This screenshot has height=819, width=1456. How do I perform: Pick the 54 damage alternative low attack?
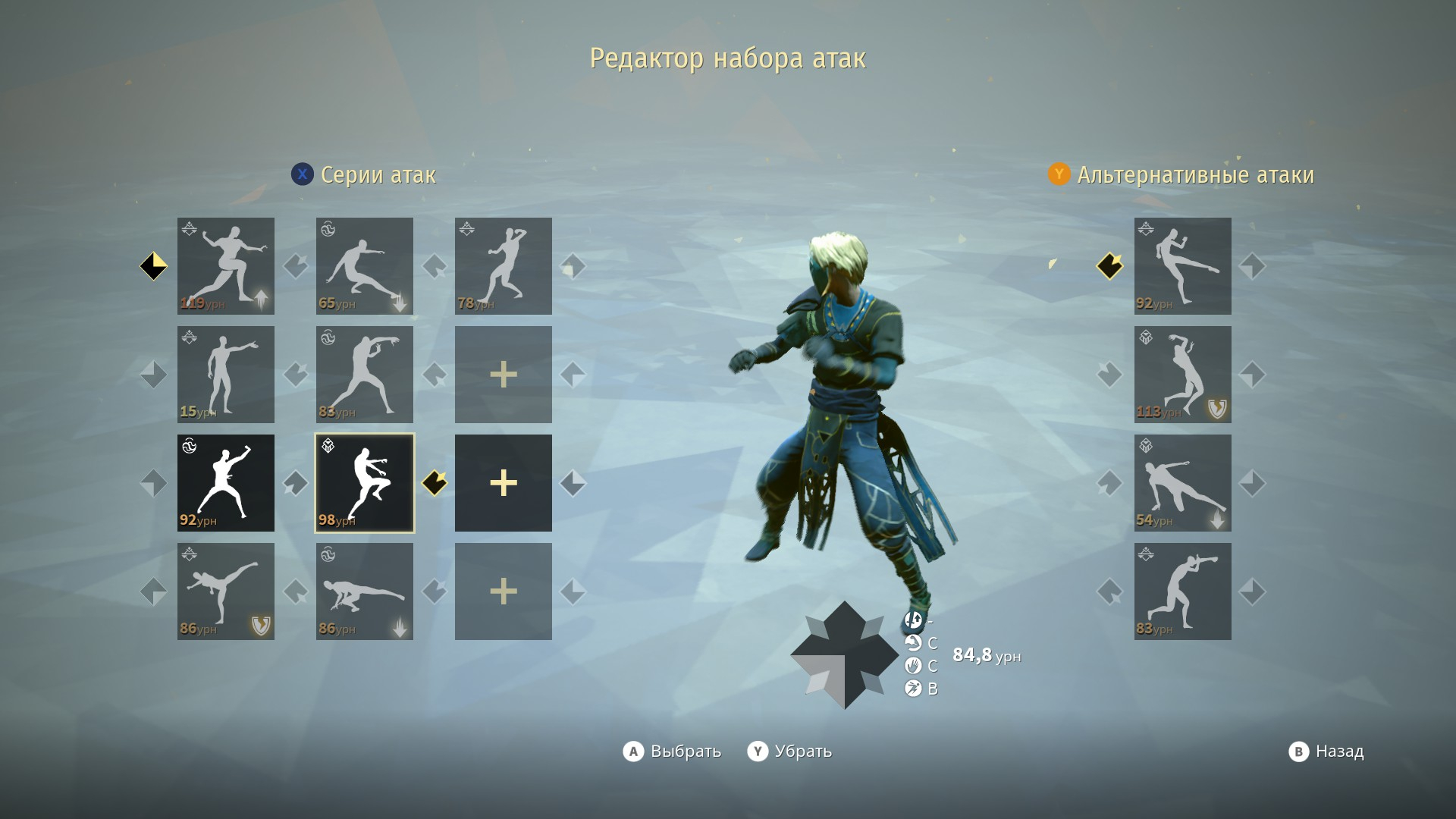tap(1183, 483)
